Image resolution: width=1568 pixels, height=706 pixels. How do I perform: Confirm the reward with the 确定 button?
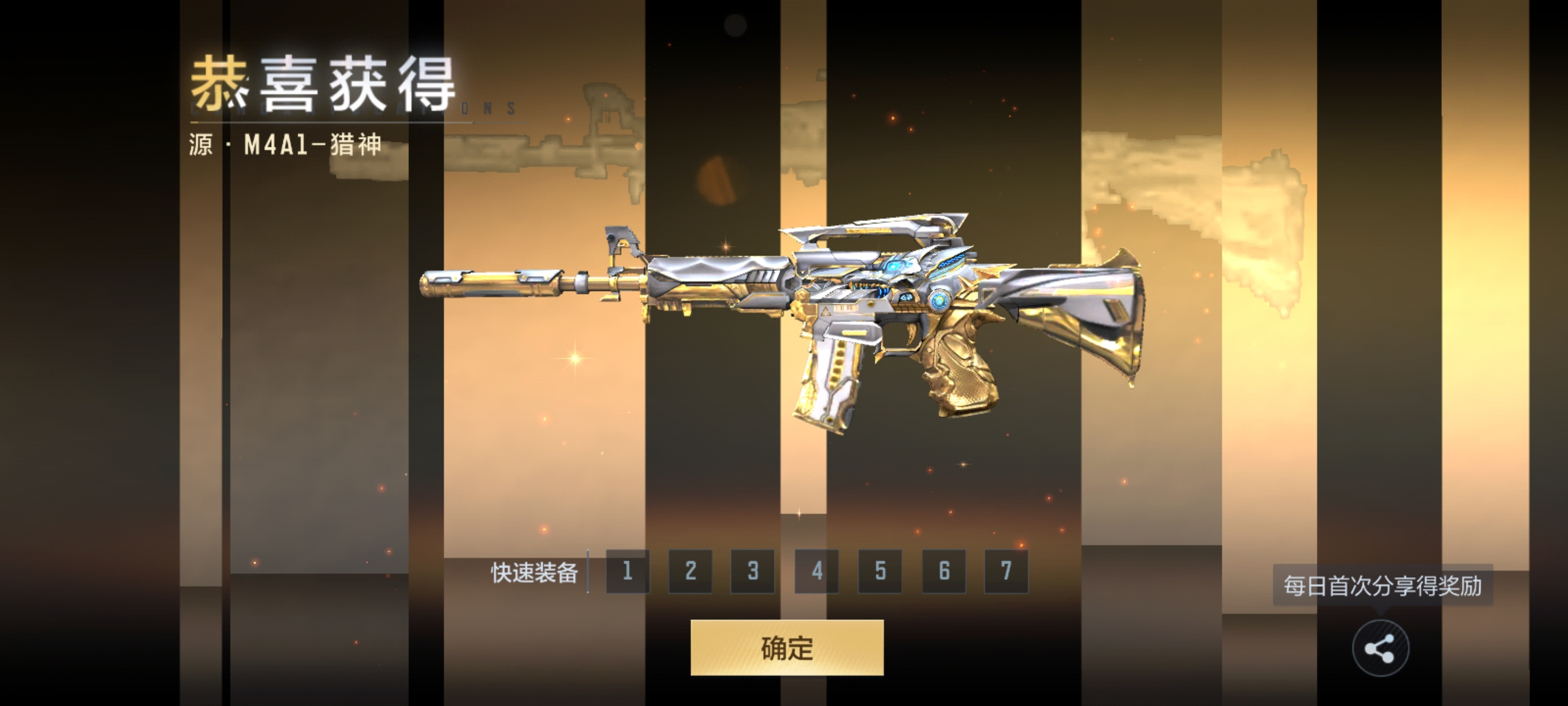[x=787, y=648]
